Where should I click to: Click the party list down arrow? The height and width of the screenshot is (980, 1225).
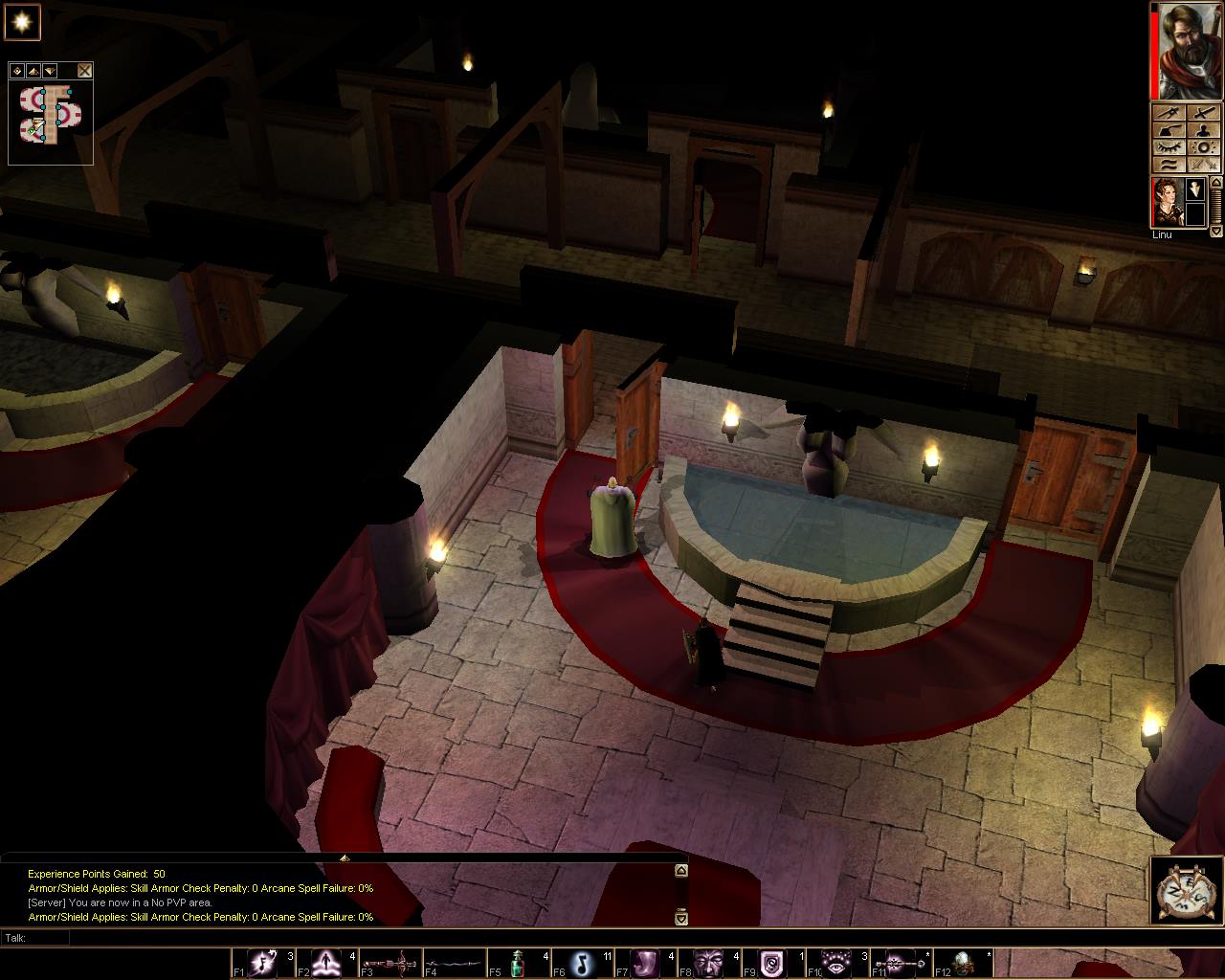click(1216, 231)
